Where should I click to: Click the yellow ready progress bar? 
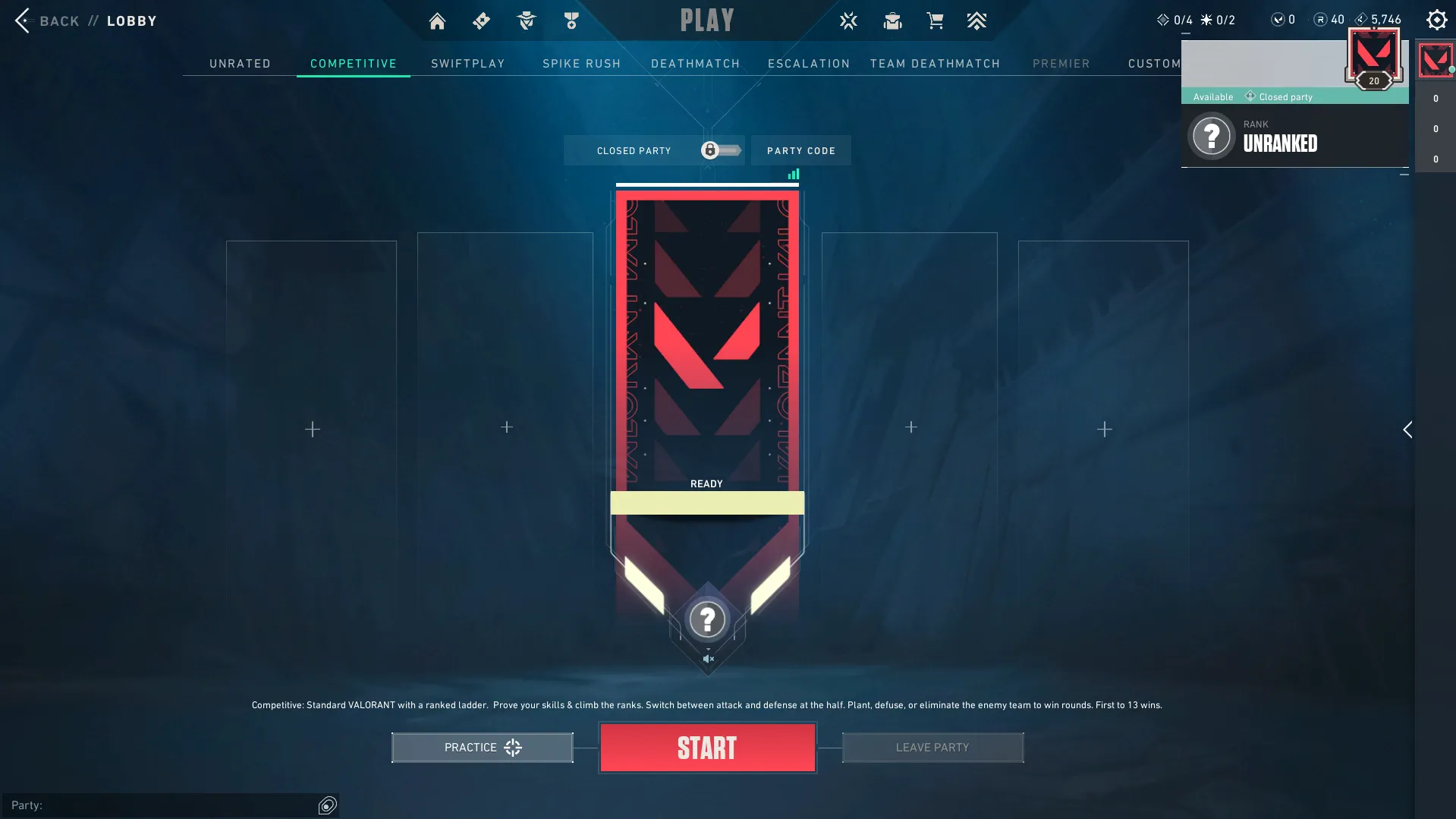coord(707,502)
